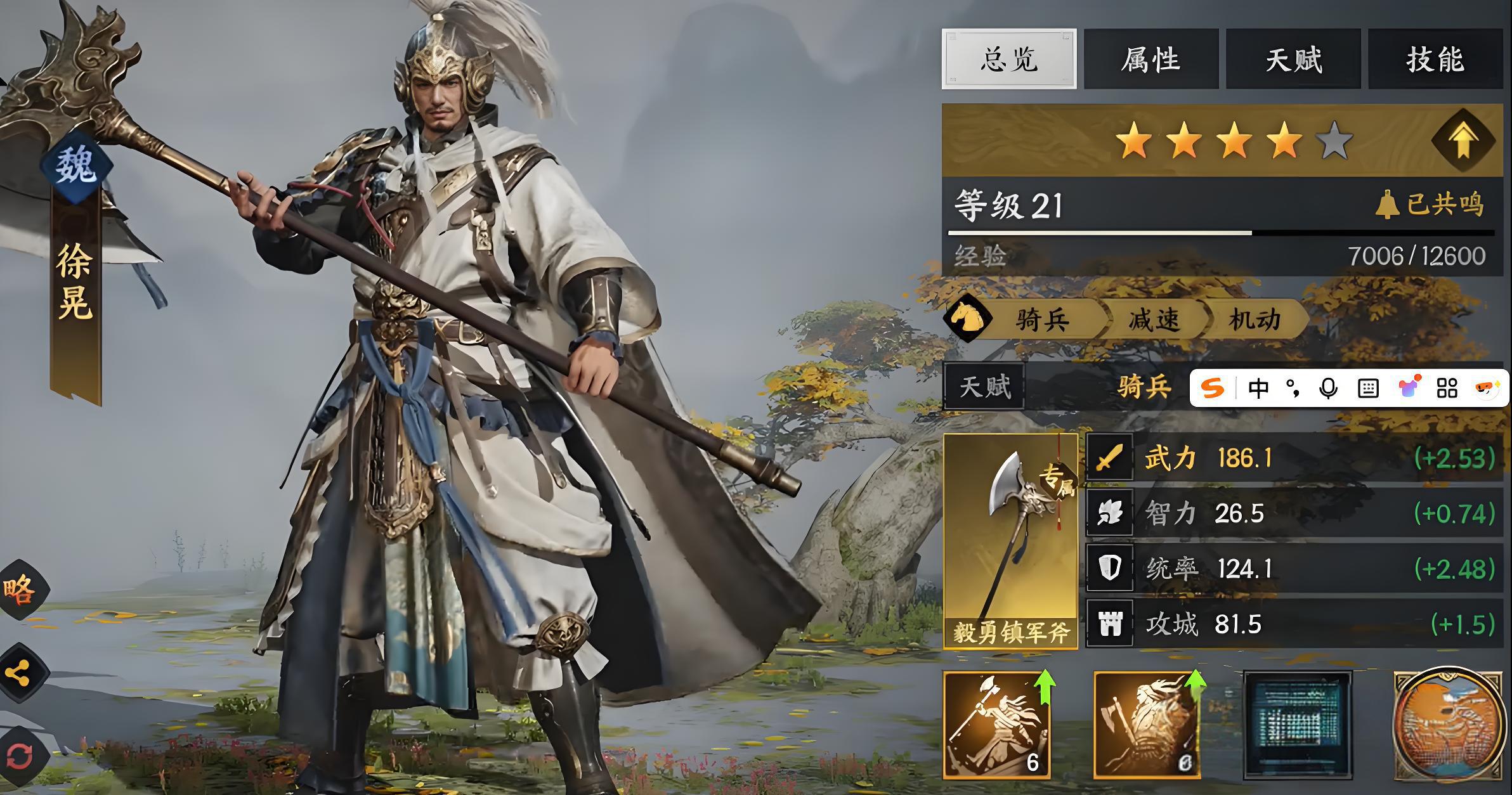
Task: Toggle the microphone in the Sogou input bar
Action: click(1328, 388)
